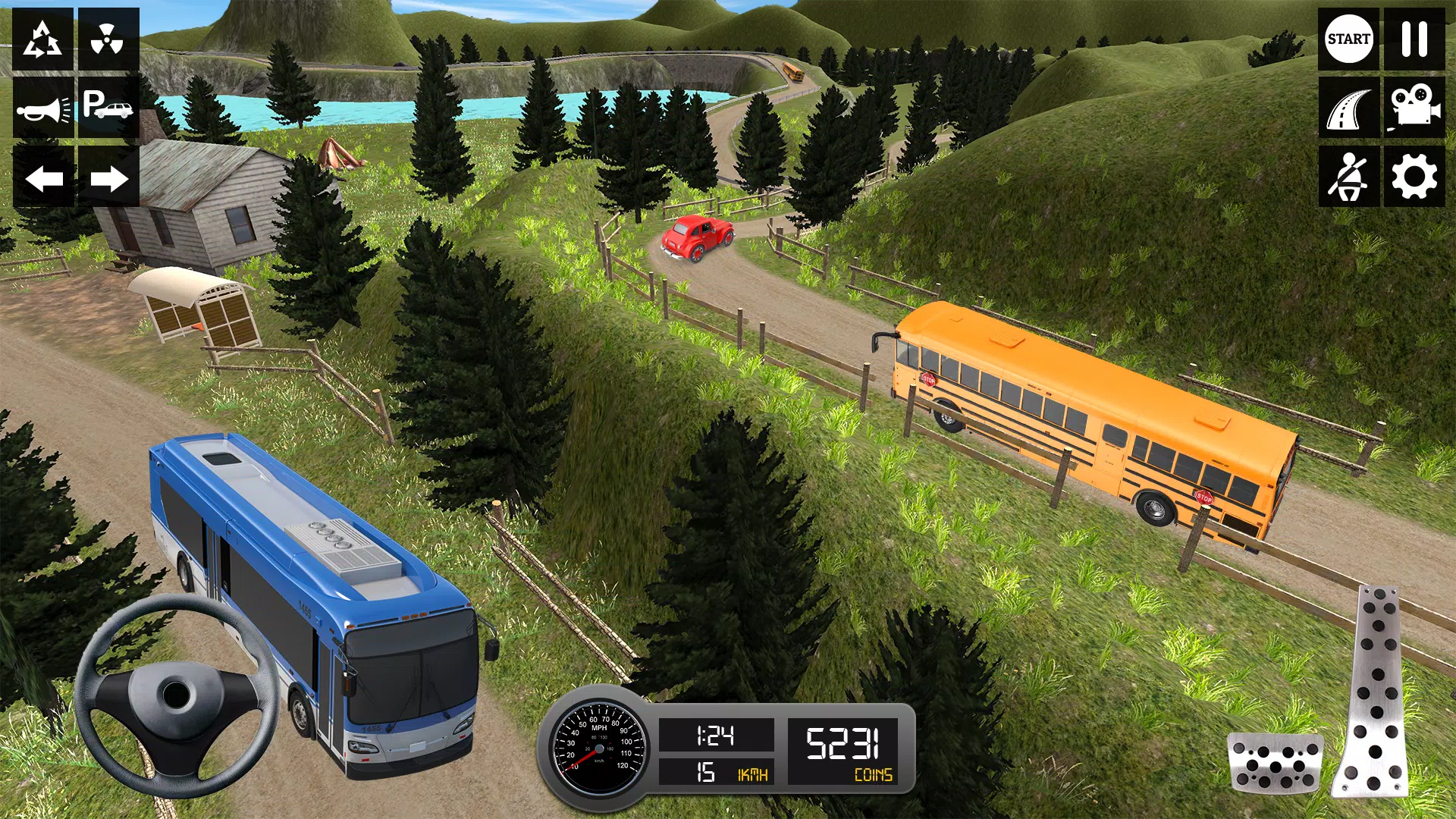Engage the parking mode button
The width and height of the screenshot is (1456, 819).
tap(108, 108)
